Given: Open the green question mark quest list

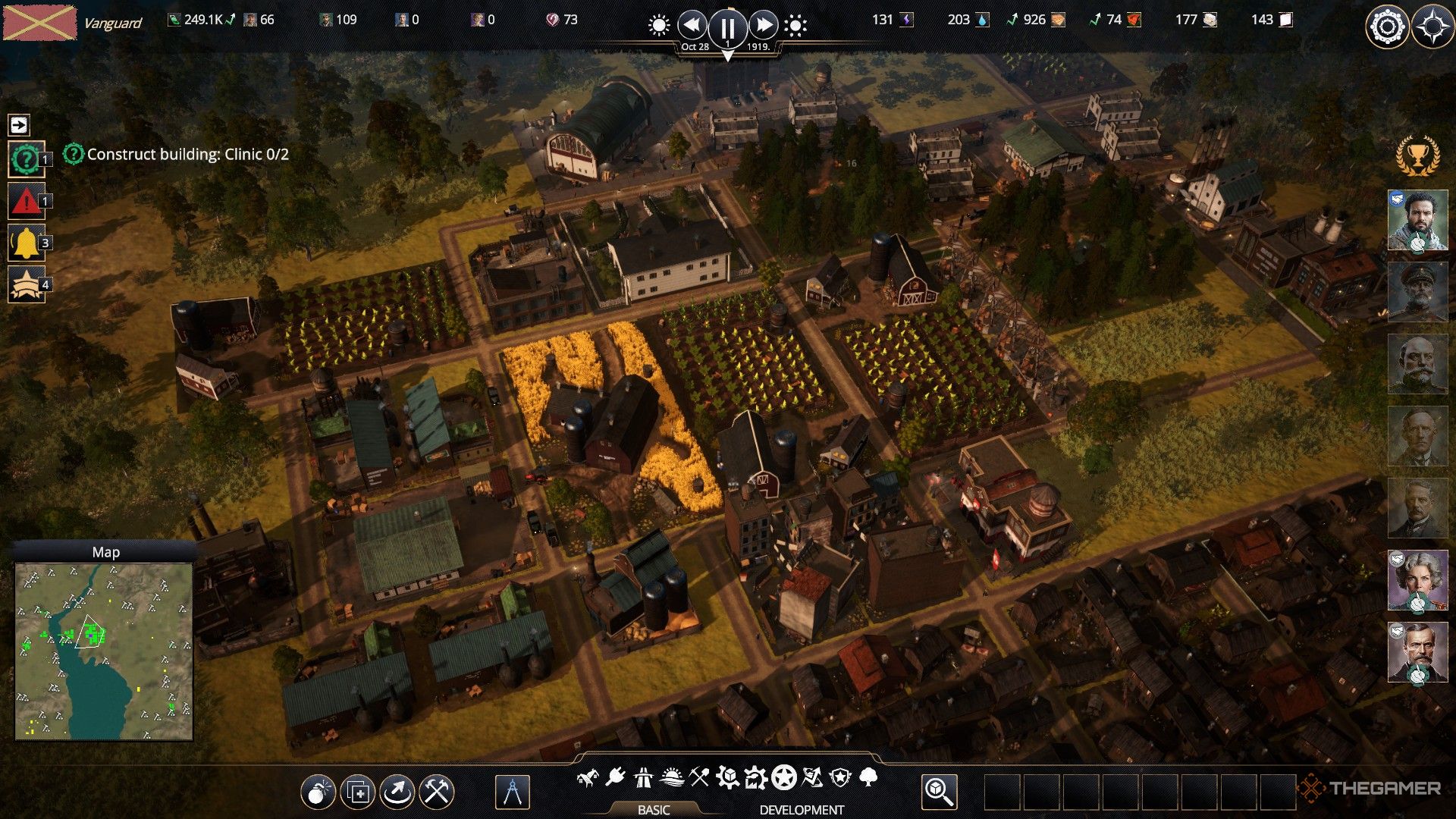Looking at the screenshot, I should (26, 159).
